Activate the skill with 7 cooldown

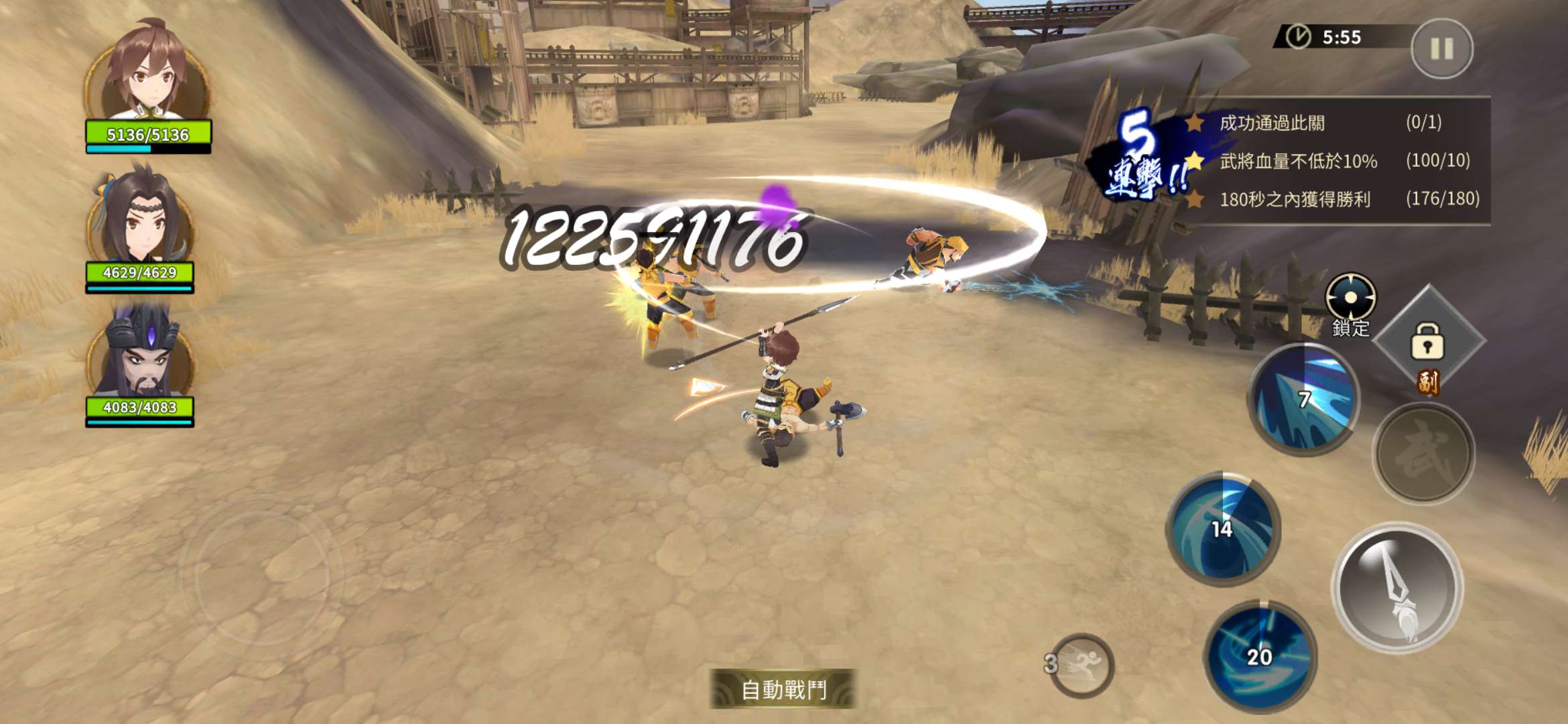coord(1303,400)
